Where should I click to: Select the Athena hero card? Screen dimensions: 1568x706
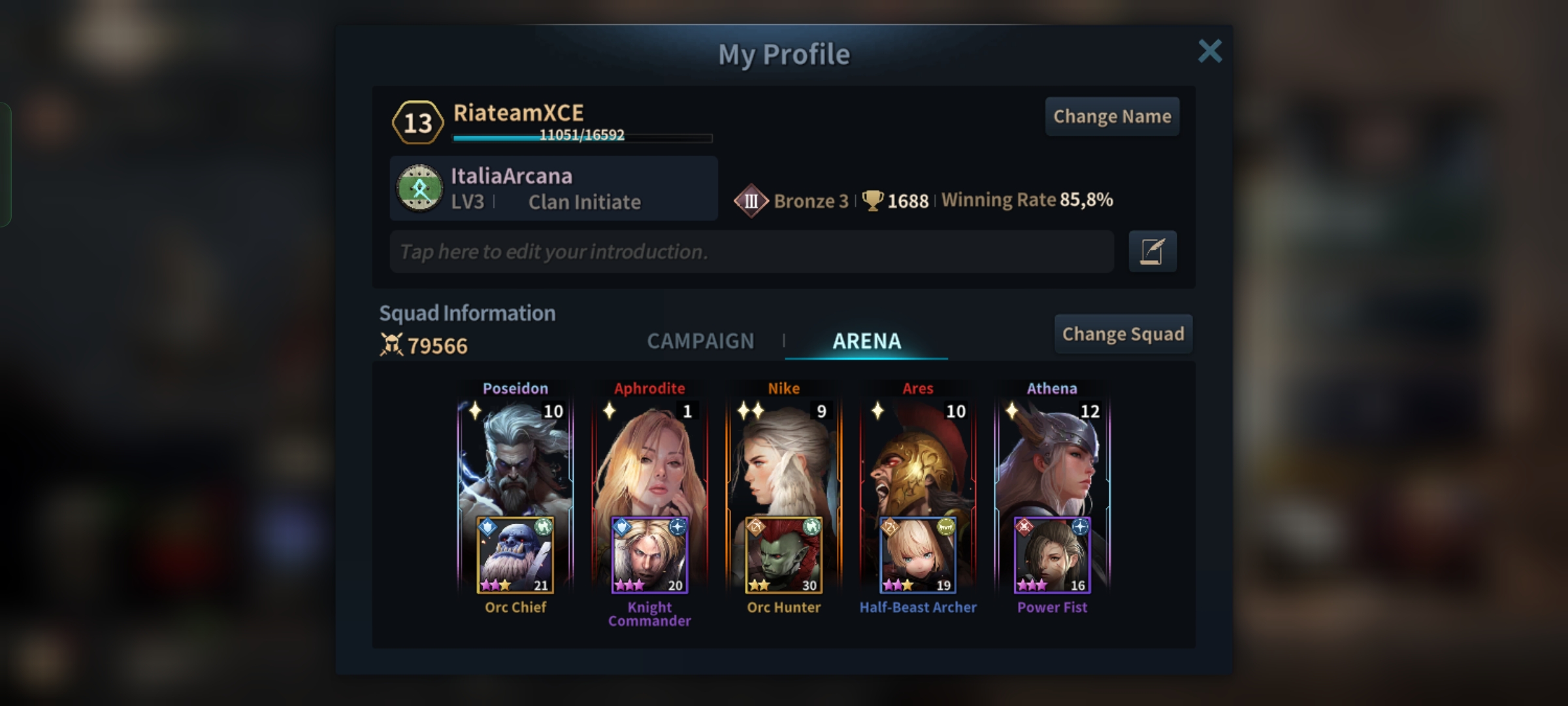click(1052, 458)
